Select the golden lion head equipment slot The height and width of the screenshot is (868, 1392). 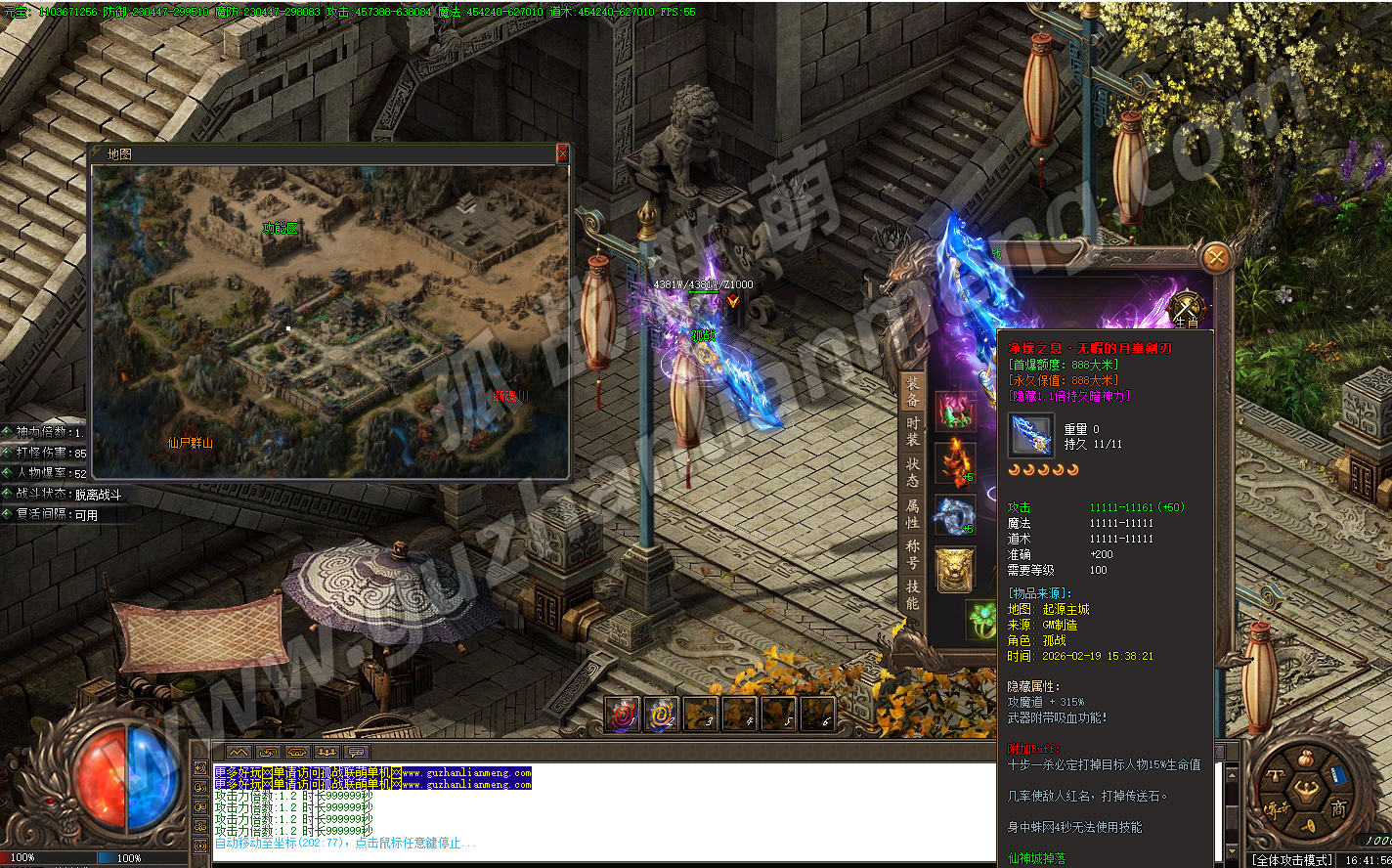click(x=954, y=569)
